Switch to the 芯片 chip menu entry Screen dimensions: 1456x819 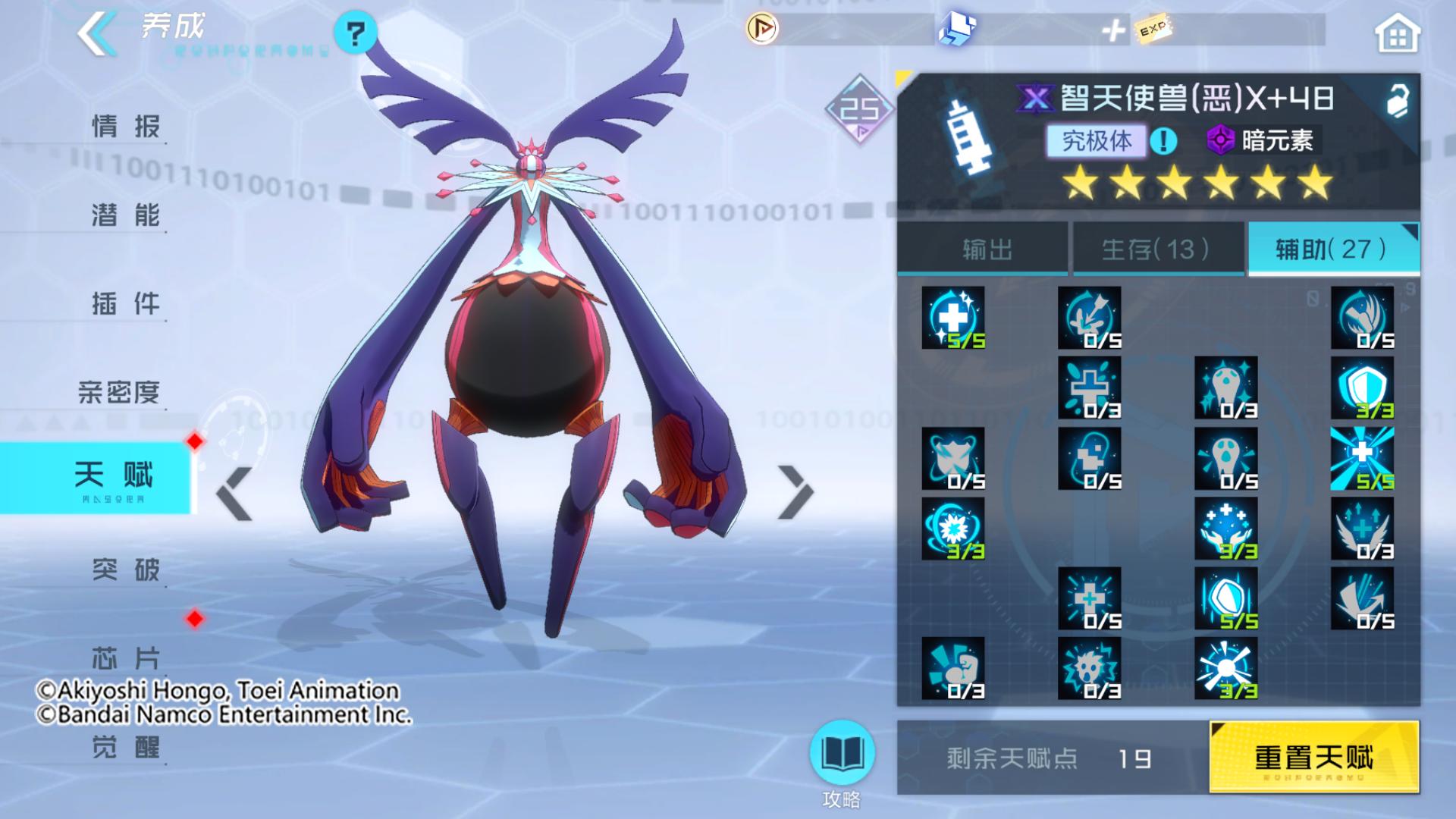125,657
